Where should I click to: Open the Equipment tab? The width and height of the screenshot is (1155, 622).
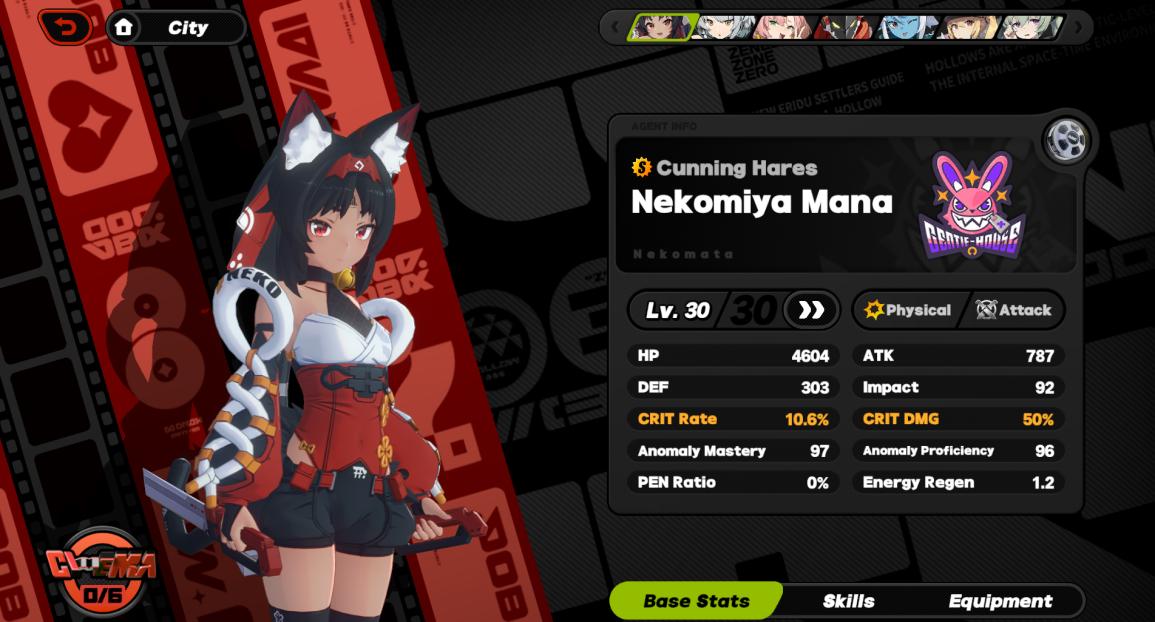pos(1000,601)
